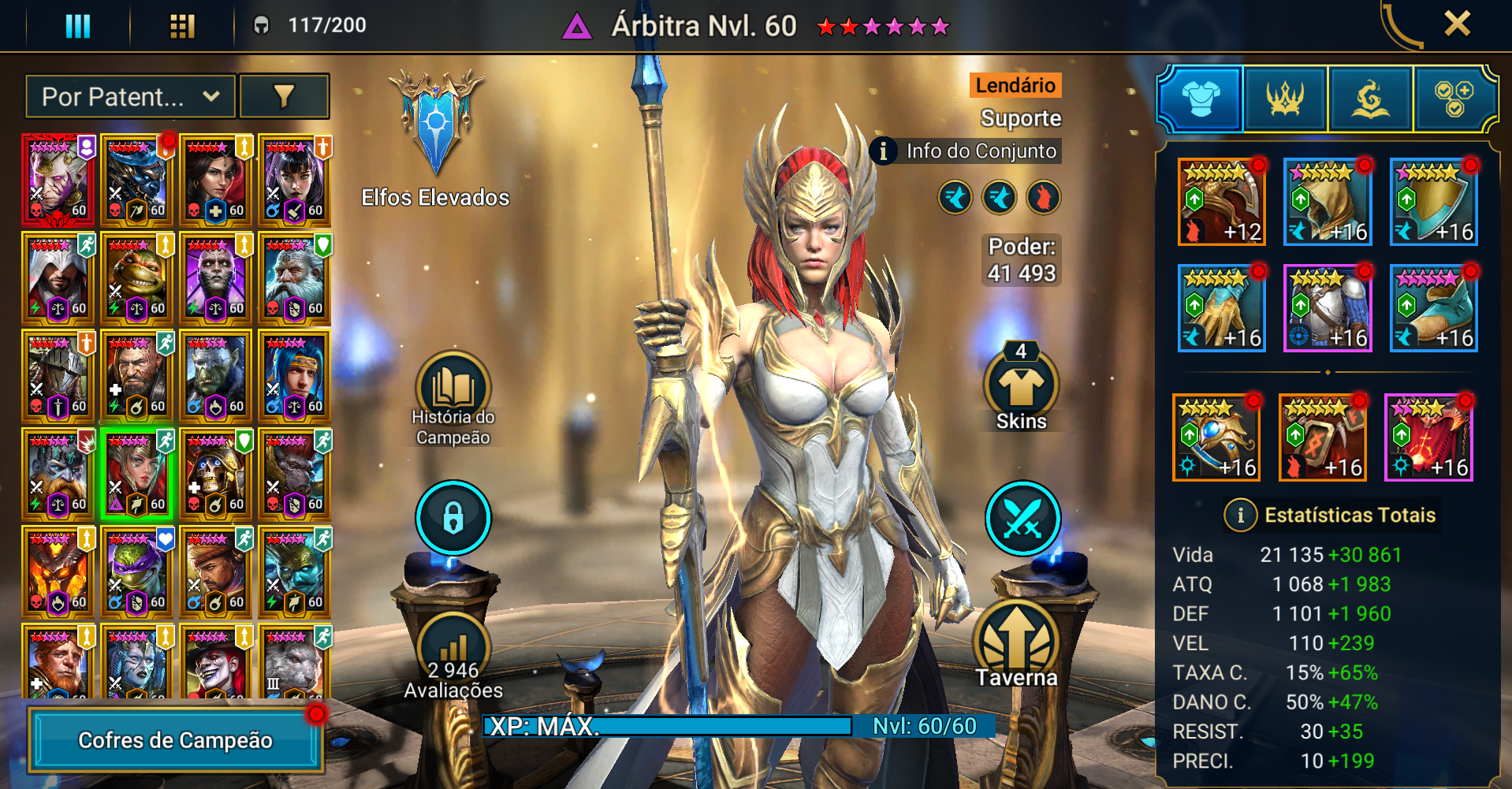Select the boots gear slot
The width and height of the screenshot is (1512, 789).
click(x=1433, y=308)
